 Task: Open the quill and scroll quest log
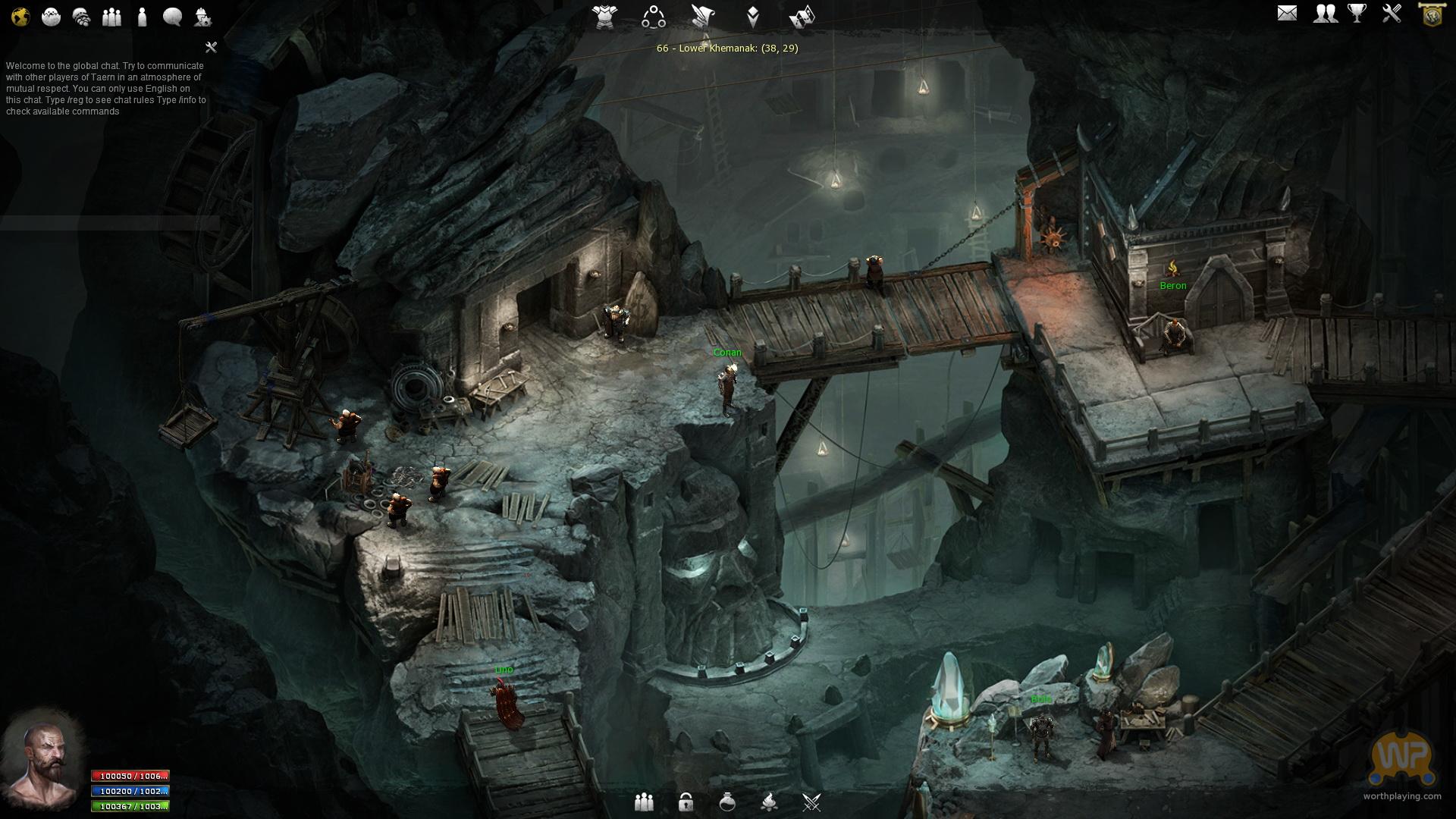[702, 17]
